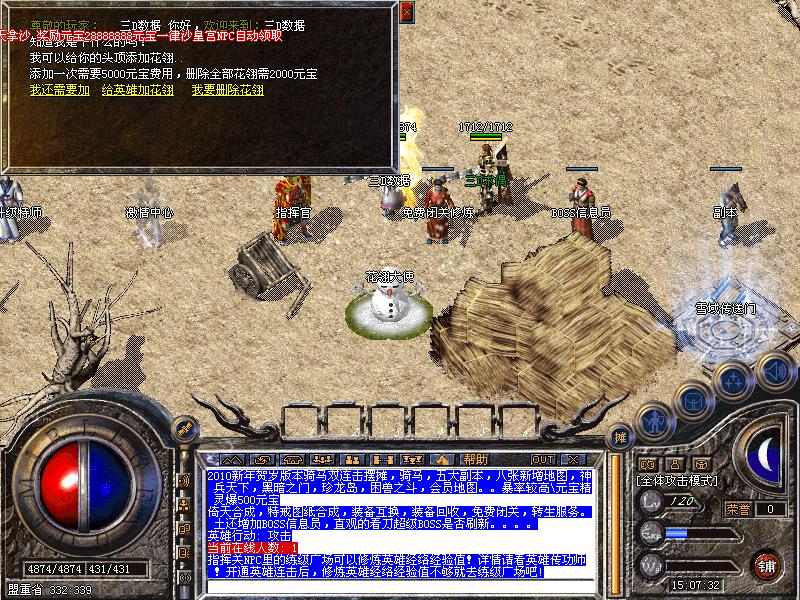Select the 给英雄加花翎 dialogue link
800x600 pixels.
(138, 90)
